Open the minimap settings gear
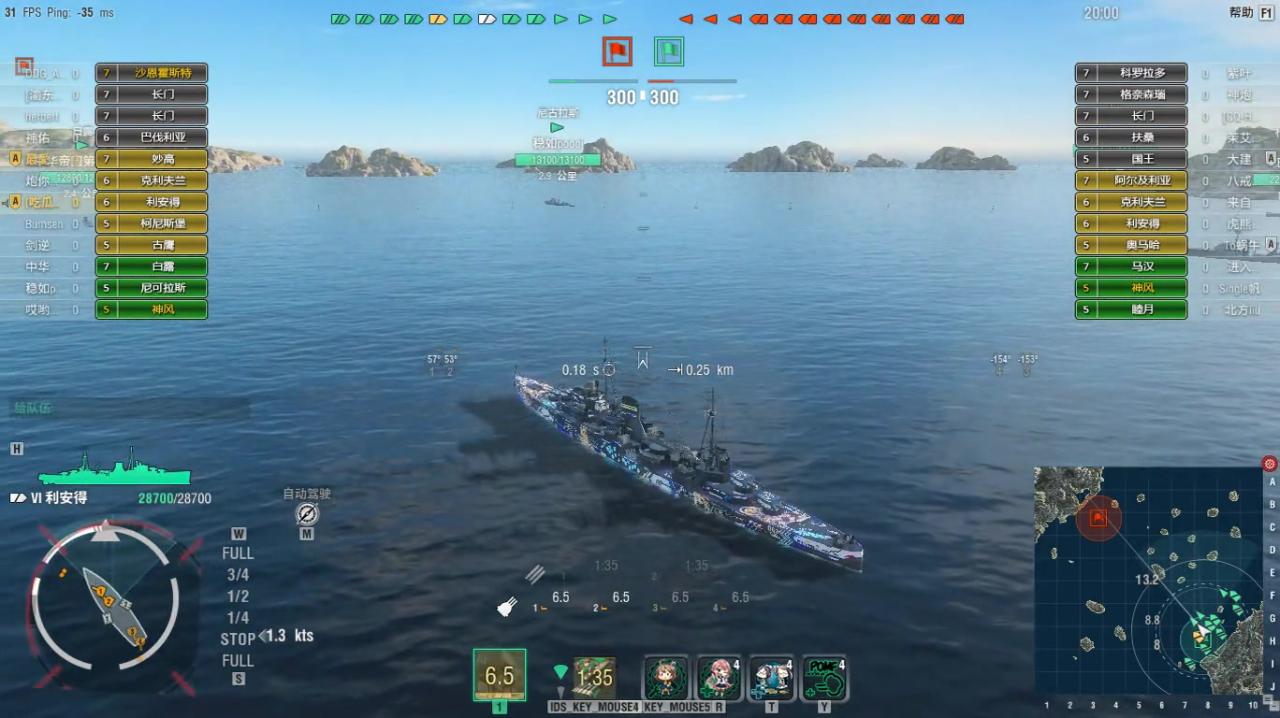Image resolution: width=1280 pixels, height=718 pixels. pyautogui.click(x=1269, y=463)
